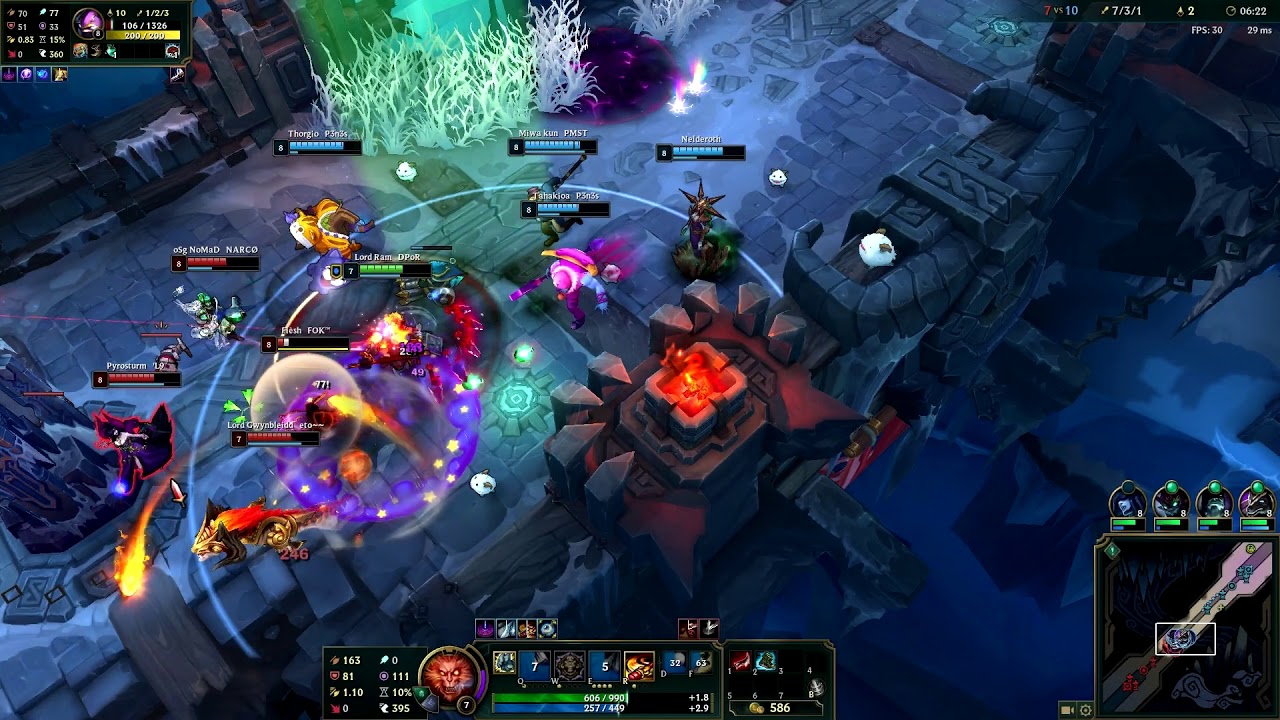
Task: Use the D summoner spell
Action: point(675,663)
